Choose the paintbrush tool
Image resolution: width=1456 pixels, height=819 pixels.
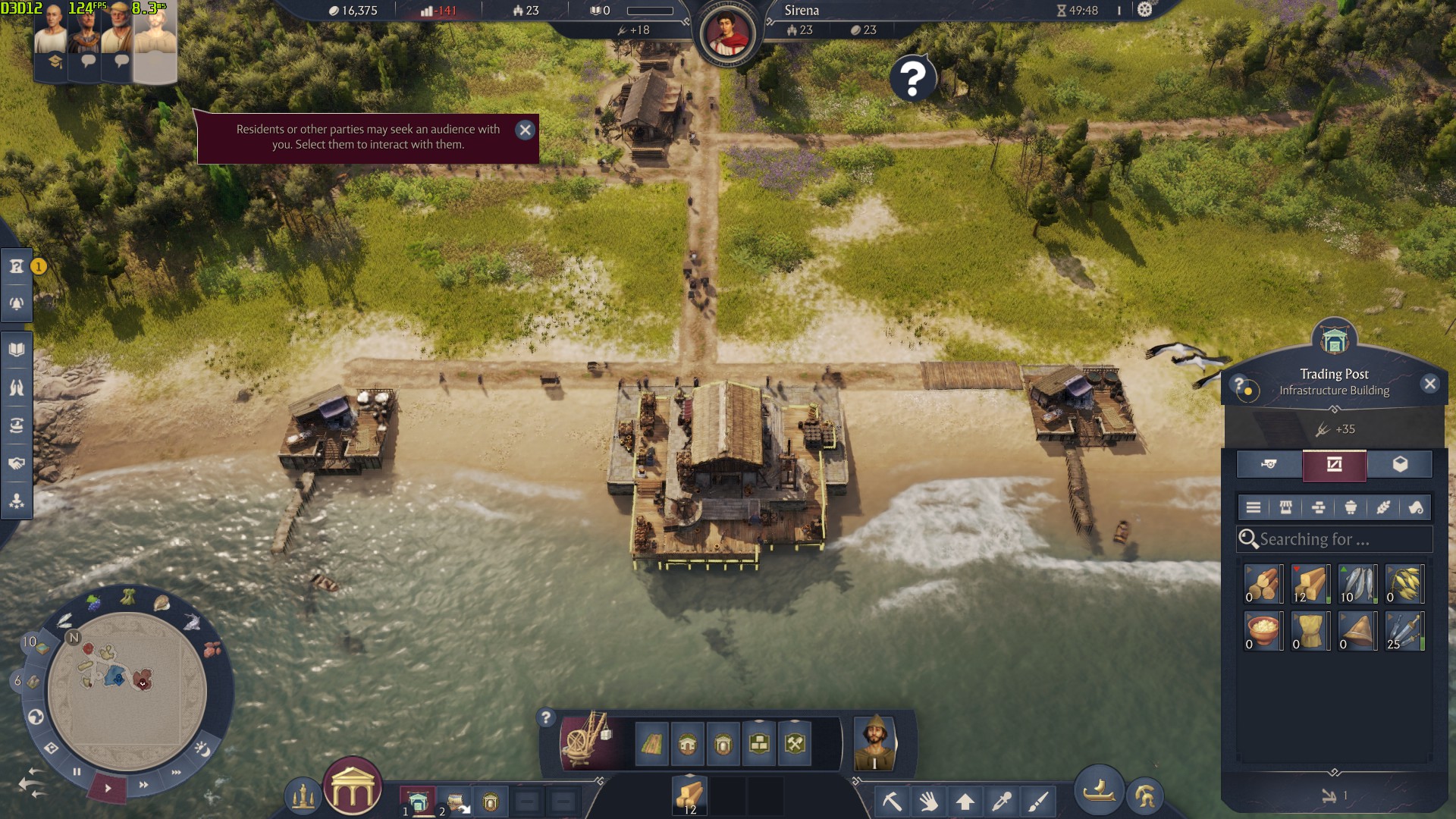click(1038, 801)
